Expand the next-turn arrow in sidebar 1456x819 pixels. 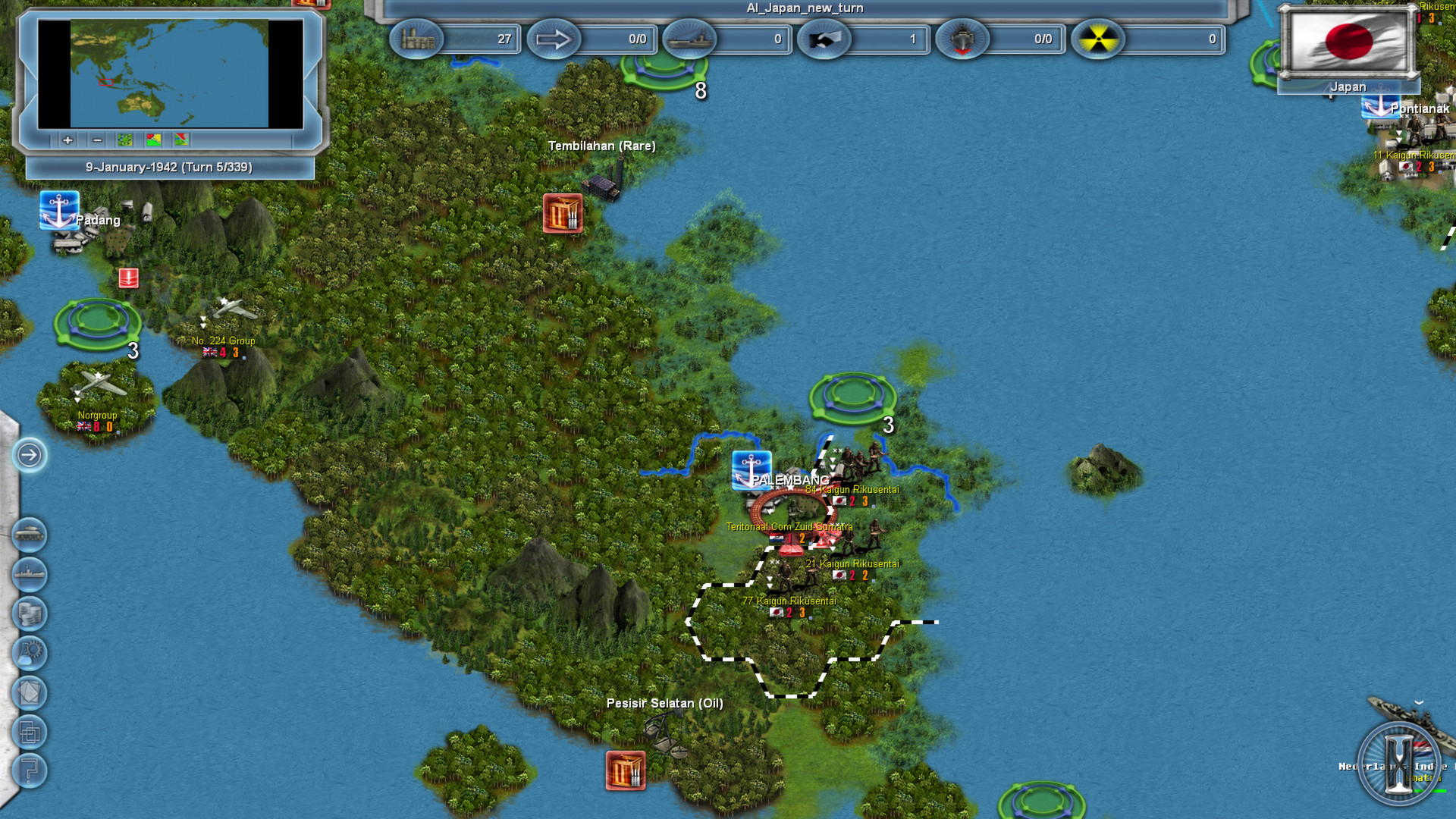(x=29, y=456)
